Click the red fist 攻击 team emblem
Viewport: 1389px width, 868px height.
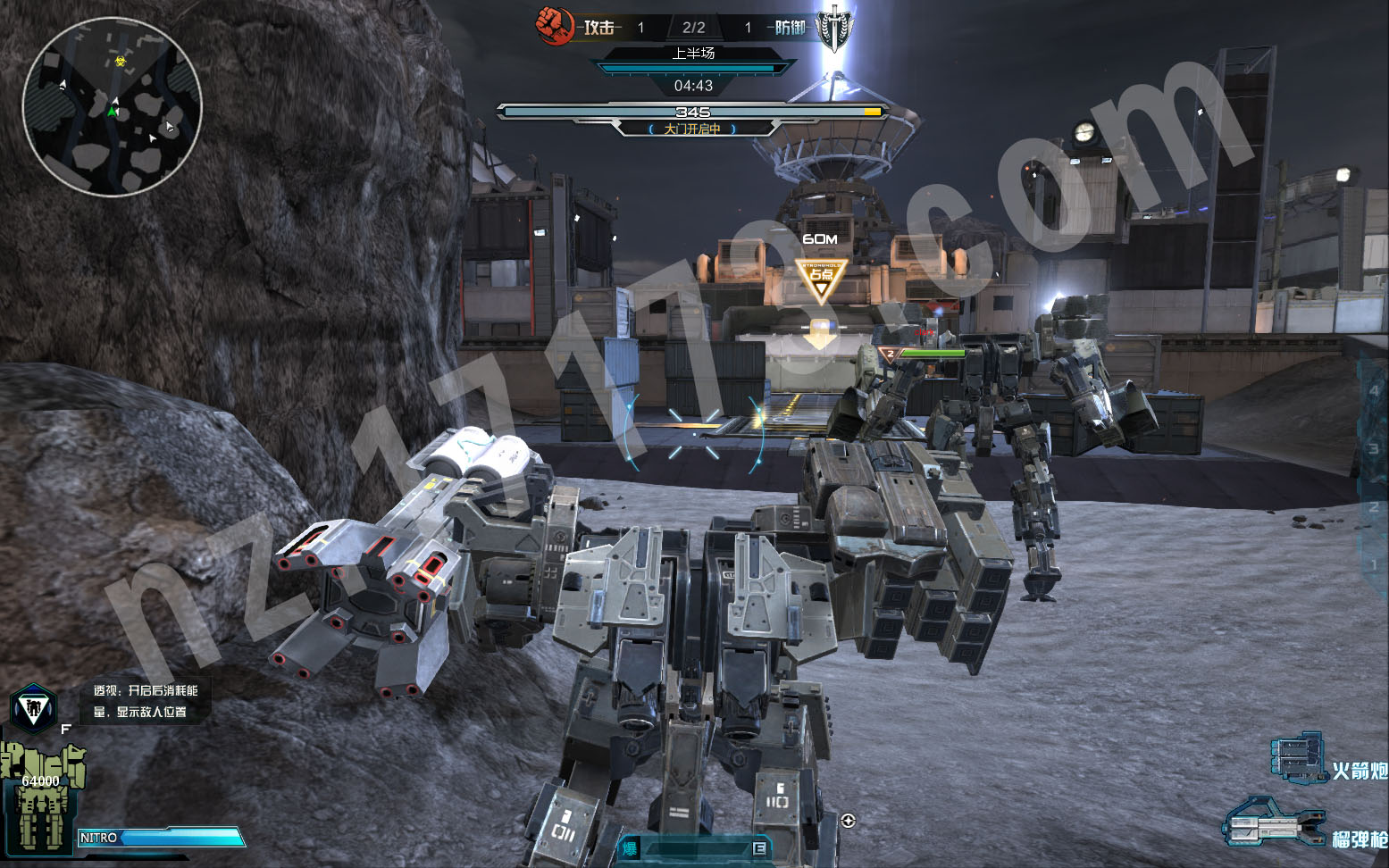(554, 26)
